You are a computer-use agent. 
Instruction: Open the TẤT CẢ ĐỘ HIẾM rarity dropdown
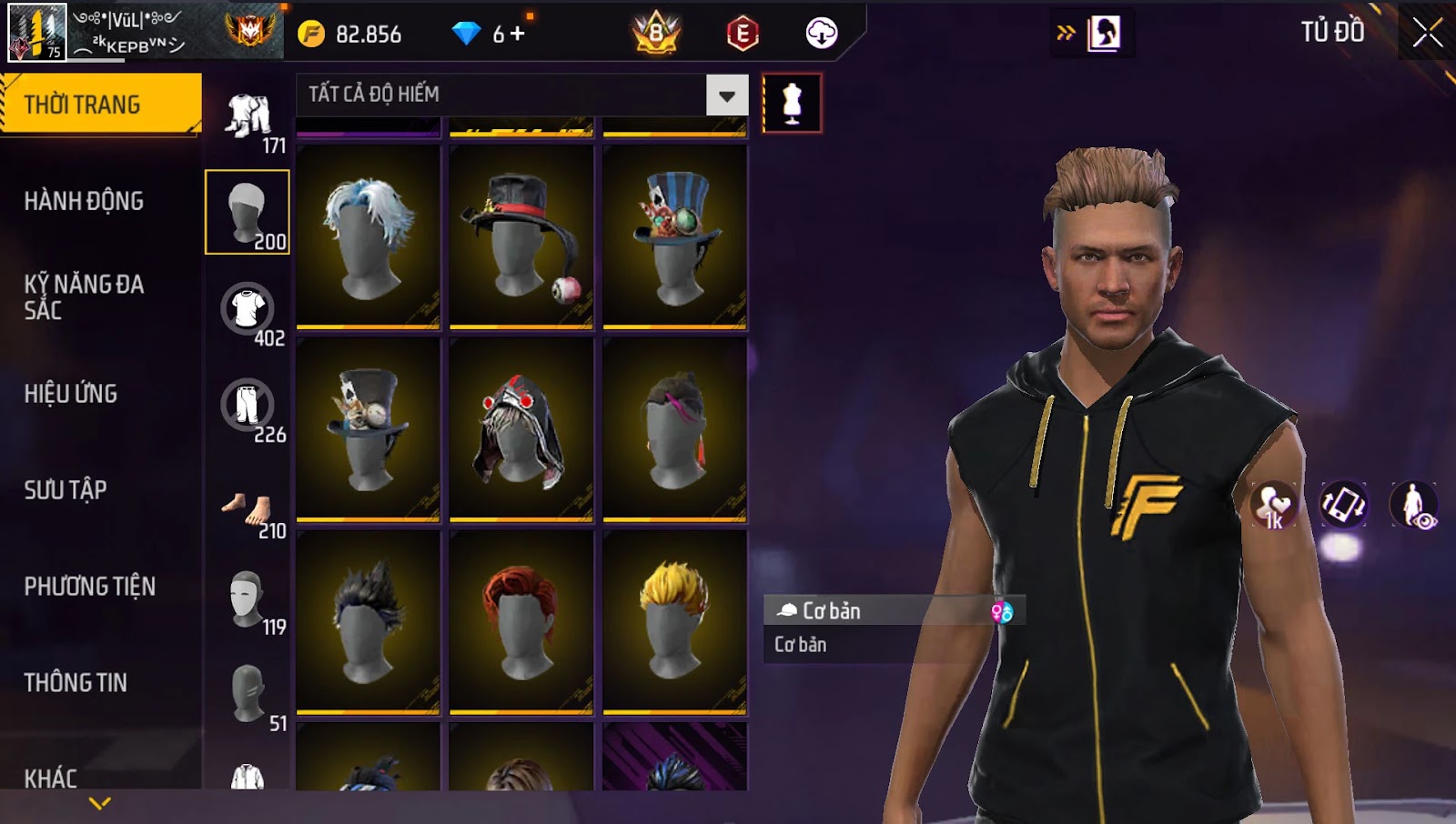726,95
